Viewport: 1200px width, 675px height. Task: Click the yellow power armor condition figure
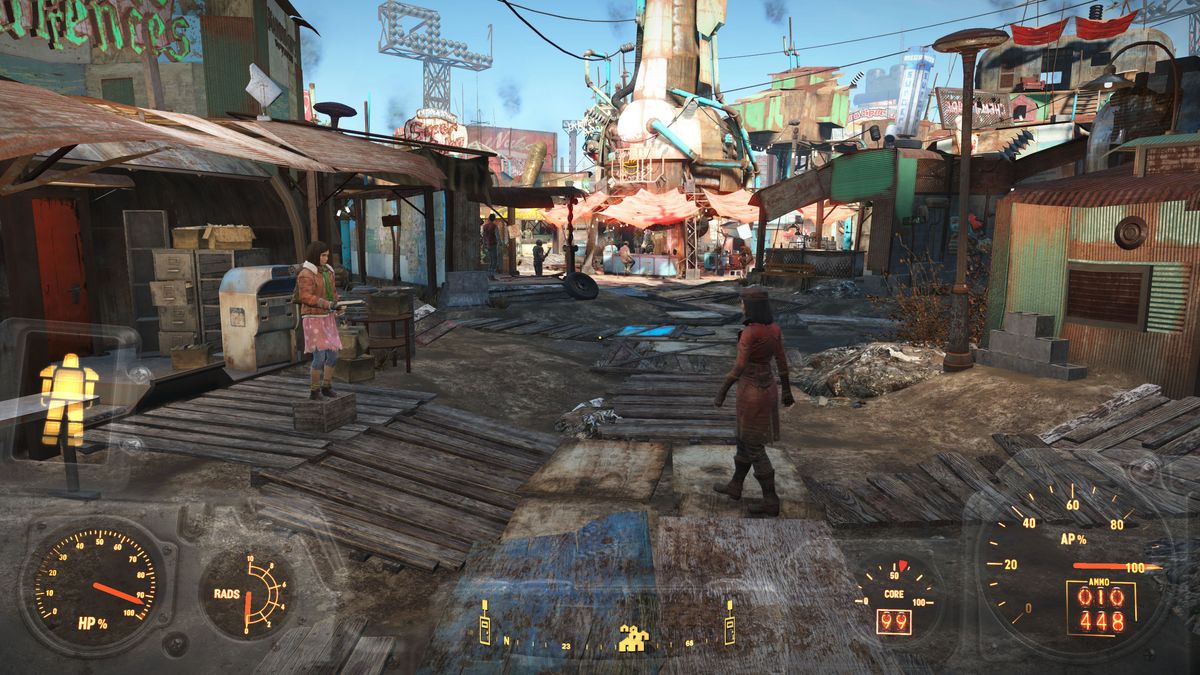click(x=68, y=398)
